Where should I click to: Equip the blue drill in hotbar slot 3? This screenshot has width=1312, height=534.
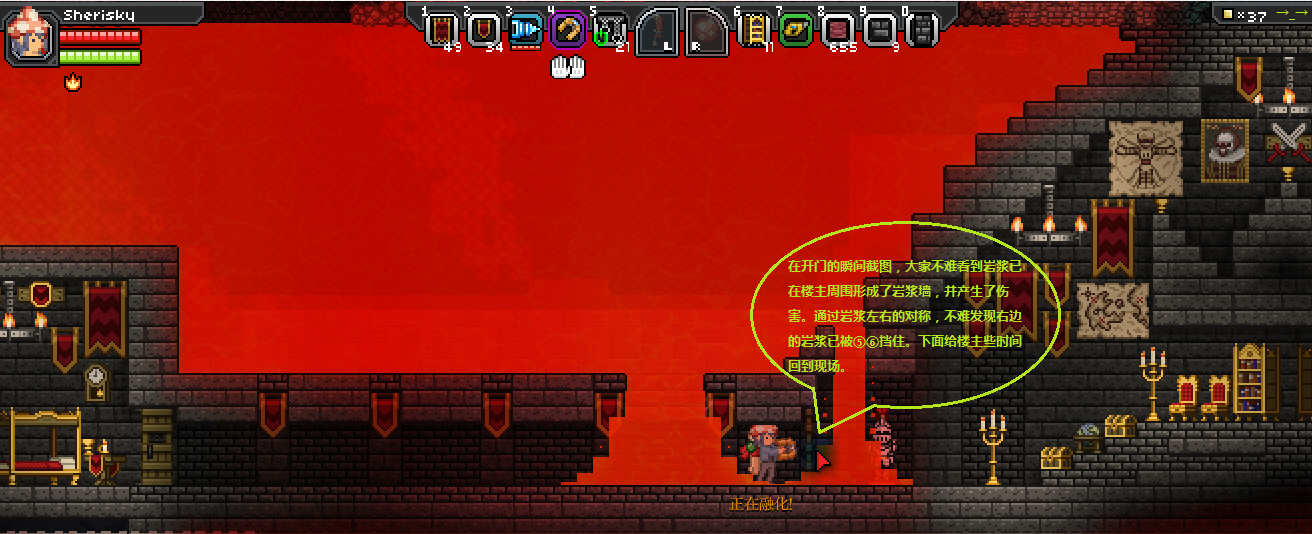click(525, 29)
